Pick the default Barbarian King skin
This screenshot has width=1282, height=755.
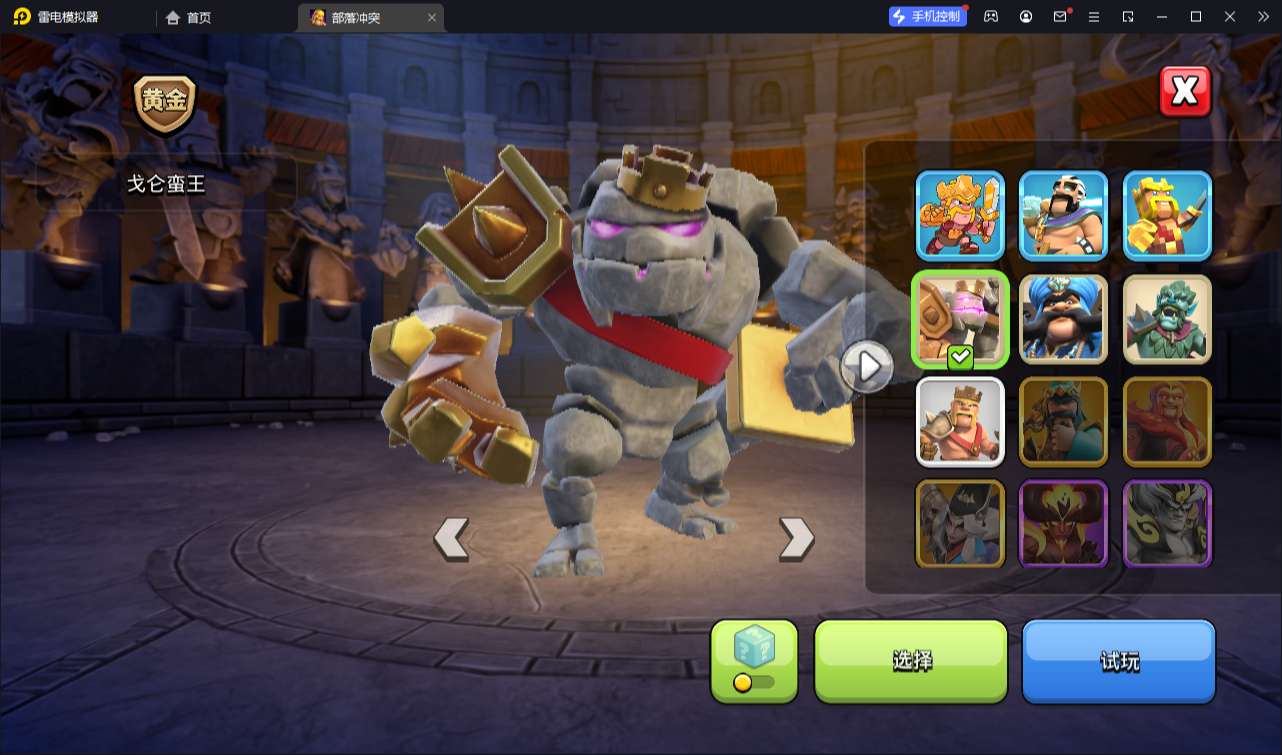(x=960, y=422)
